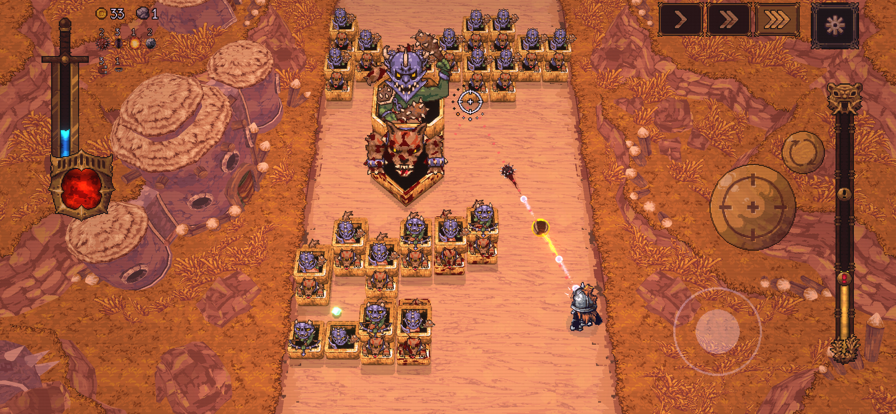Image resolution: width=896 pixels, height=414 pixels.
Task: Switch to double-arrow fast speed
Action: coord(728,19)
